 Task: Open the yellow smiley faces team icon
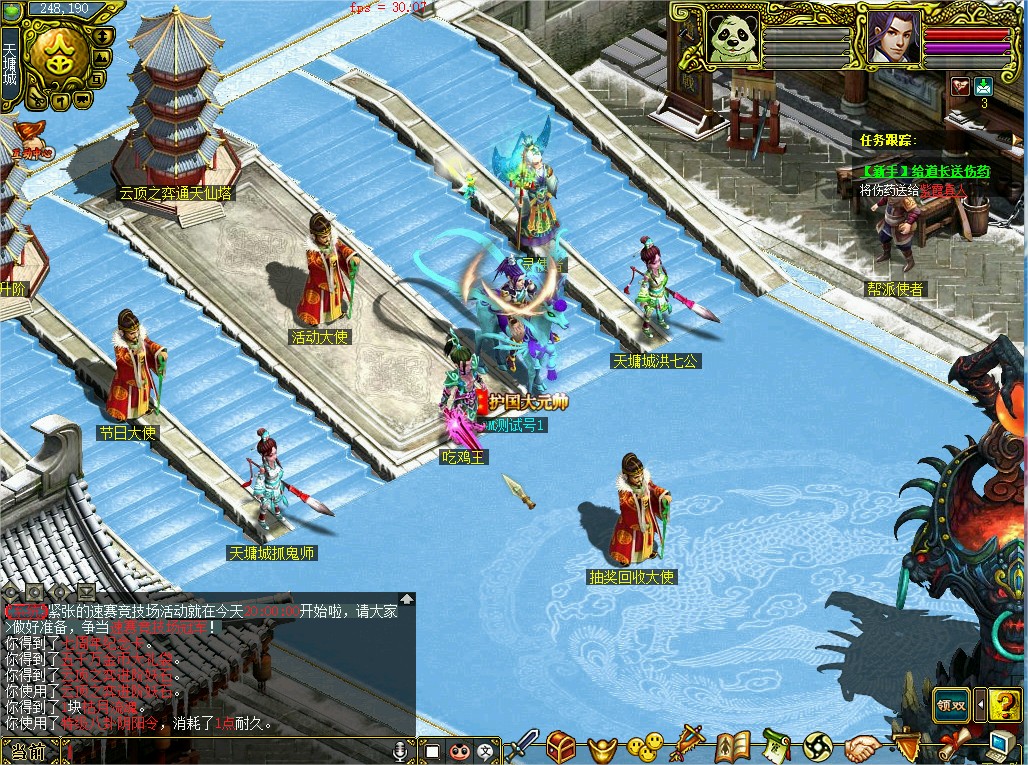(x=646, y=745)
